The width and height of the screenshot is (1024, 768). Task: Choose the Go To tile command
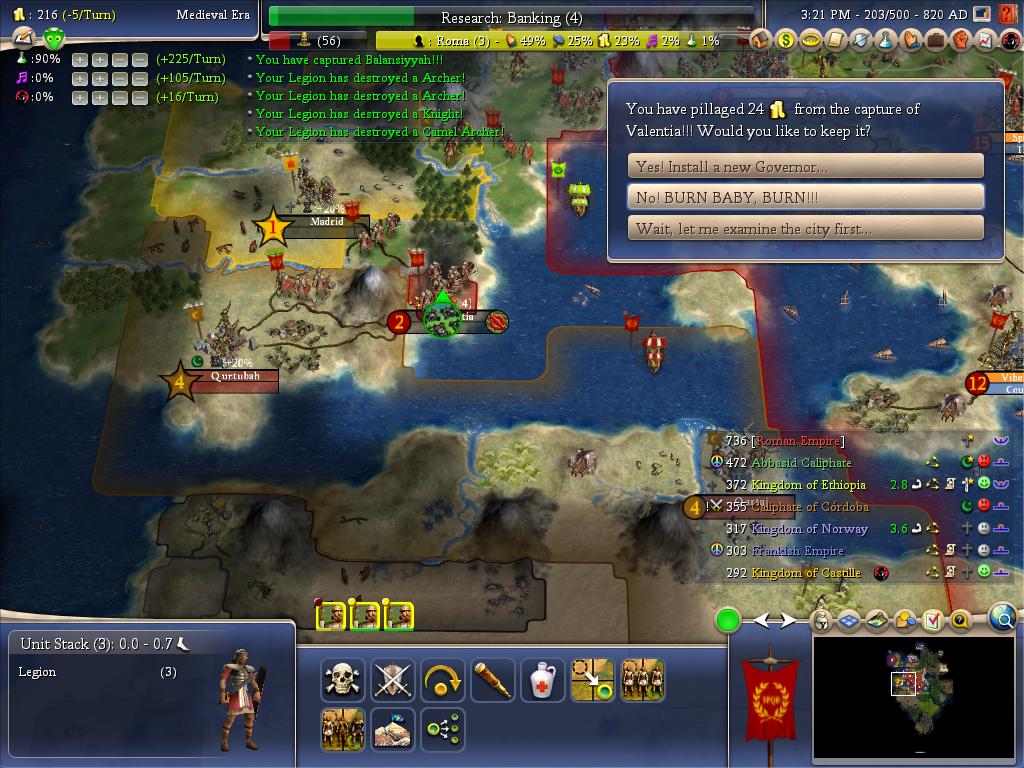[592, 680]
